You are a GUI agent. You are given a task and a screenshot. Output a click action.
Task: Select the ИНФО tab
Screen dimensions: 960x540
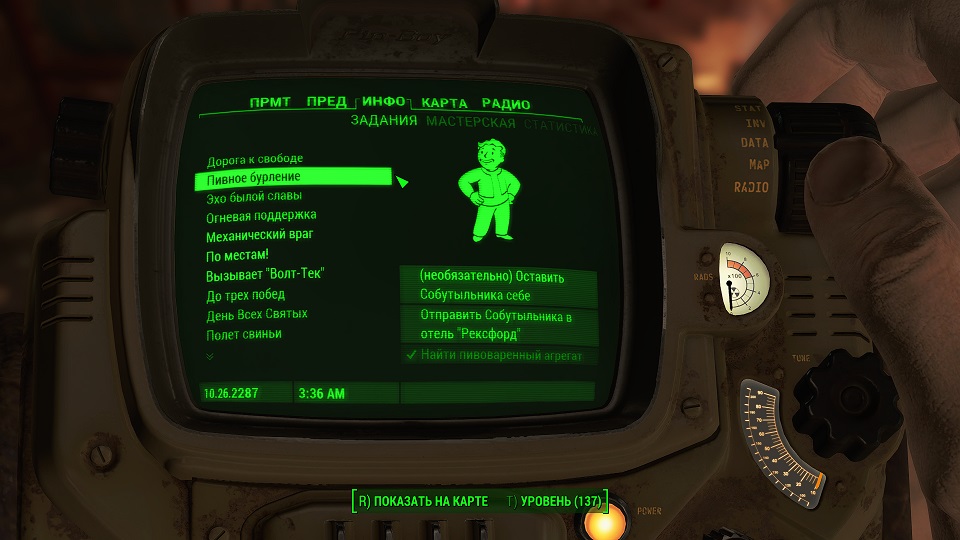(x=384, y=102)
